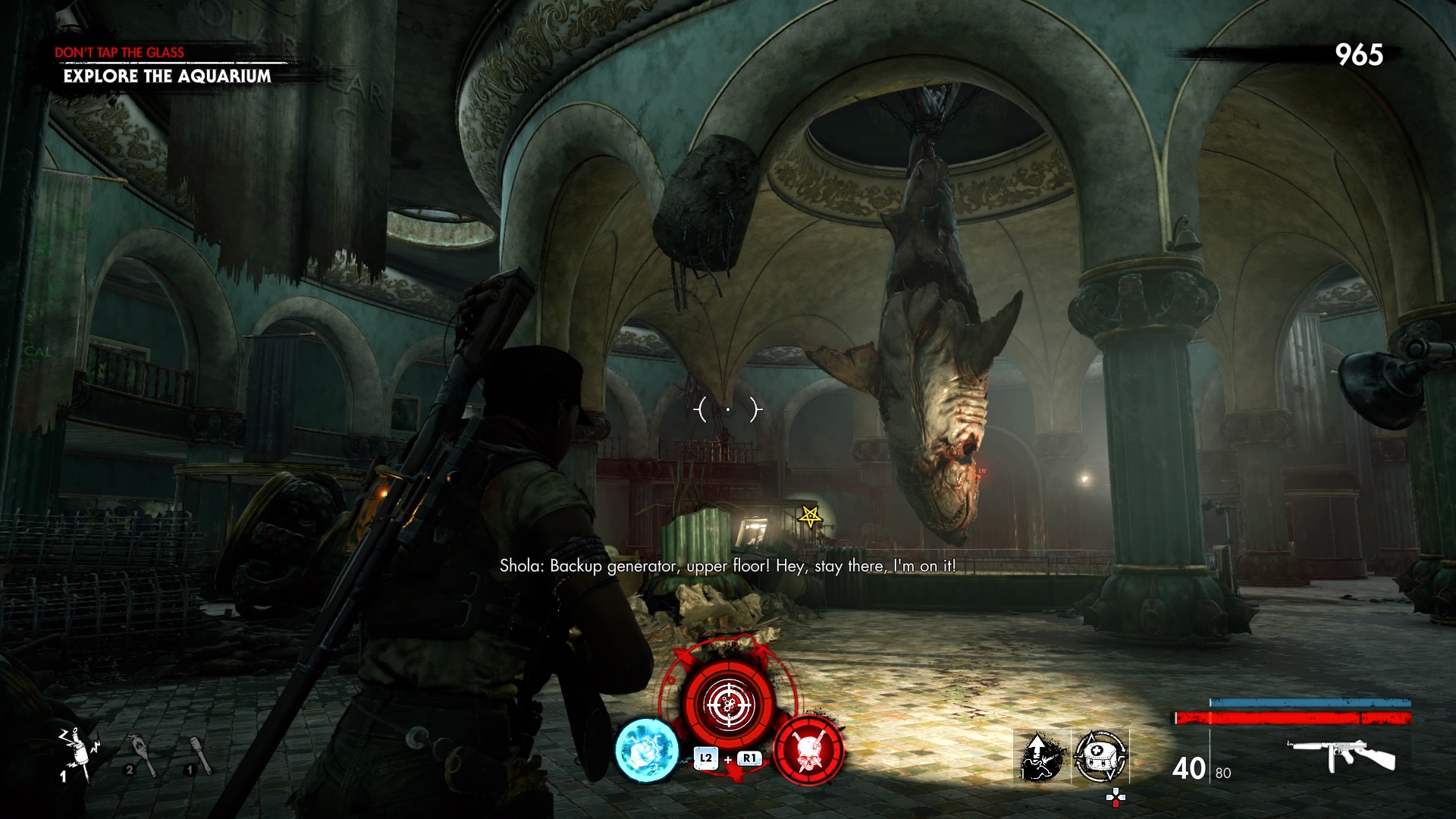Click the Explore the Aquarium objective tracker
The width and height of the screenshot is (1456, 819).
[167, 76]
